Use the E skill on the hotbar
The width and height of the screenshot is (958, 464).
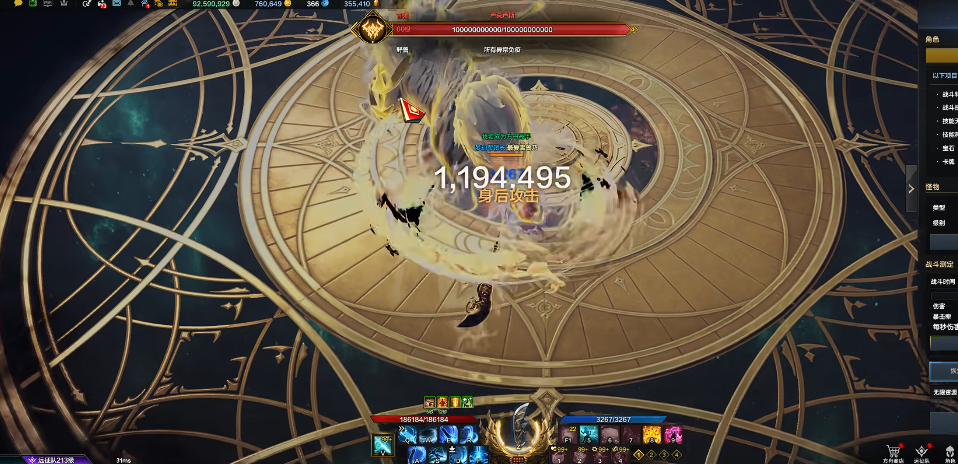(x=447, y=435)
